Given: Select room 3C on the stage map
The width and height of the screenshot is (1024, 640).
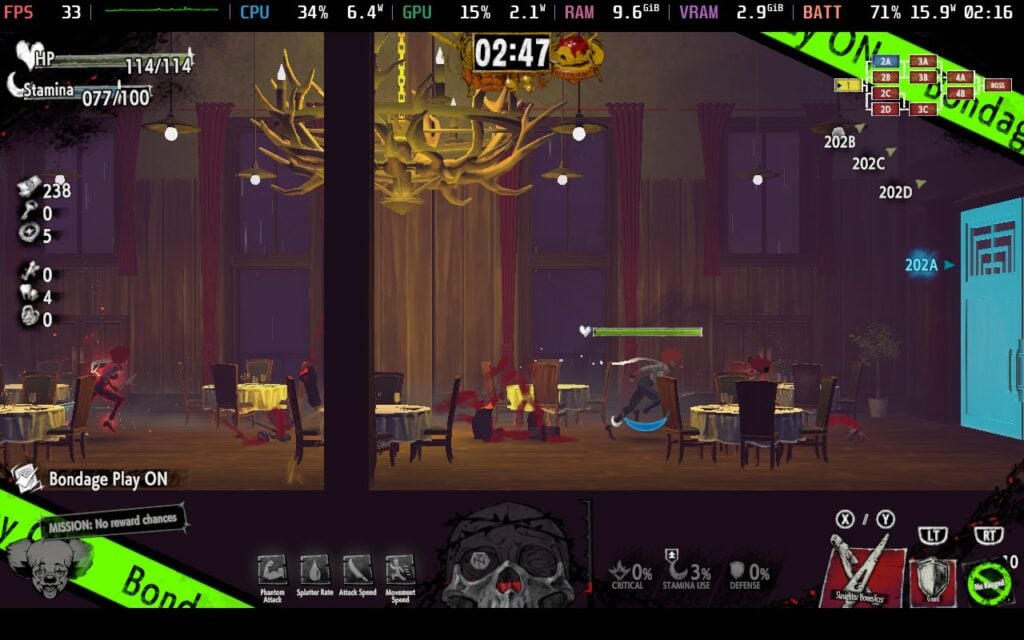Looking at the screenshot, I should (922, 109).
